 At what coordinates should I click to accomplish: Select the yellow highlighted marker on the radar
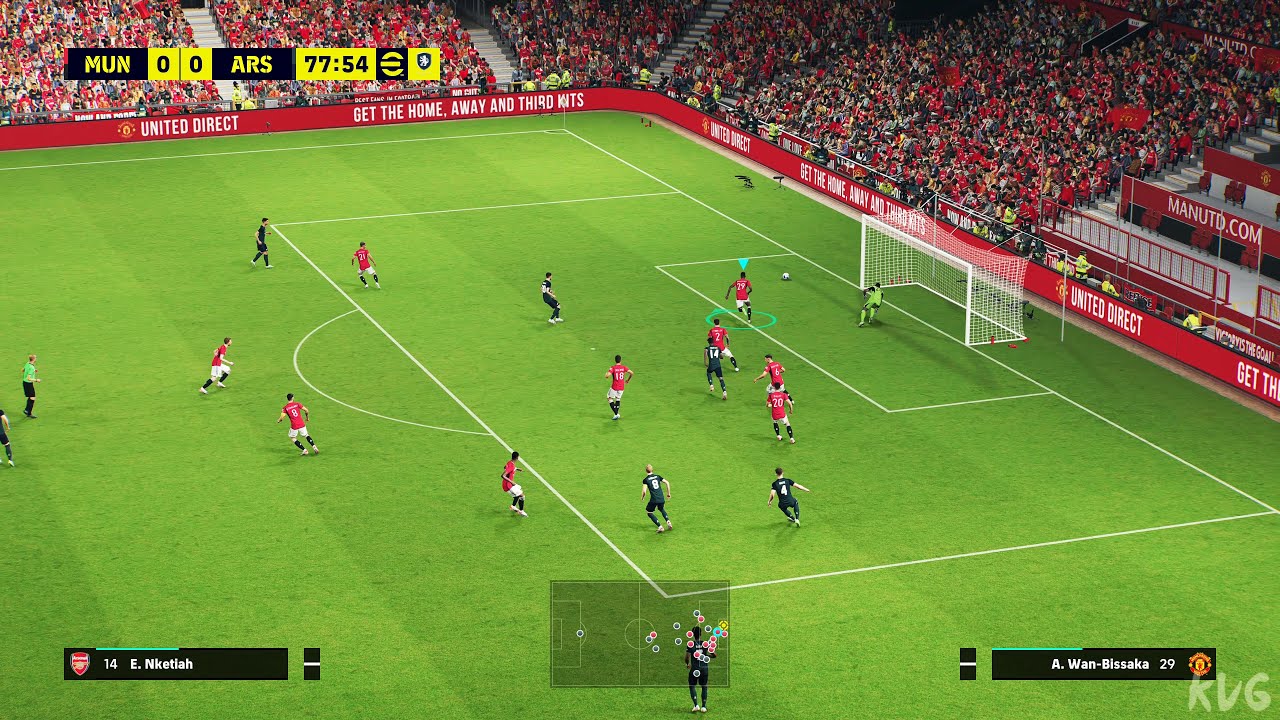723,625
